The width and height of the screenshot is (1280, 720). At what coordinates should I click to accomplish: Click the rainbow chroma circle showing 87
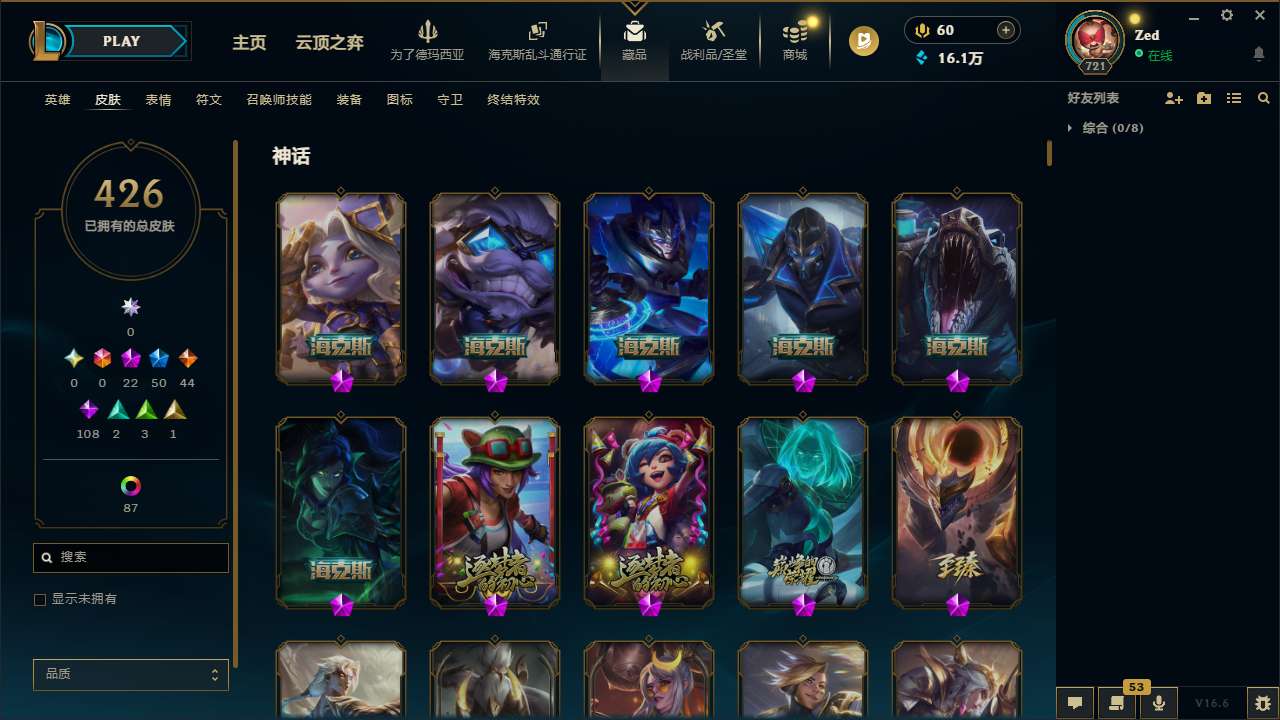point(130,487)
